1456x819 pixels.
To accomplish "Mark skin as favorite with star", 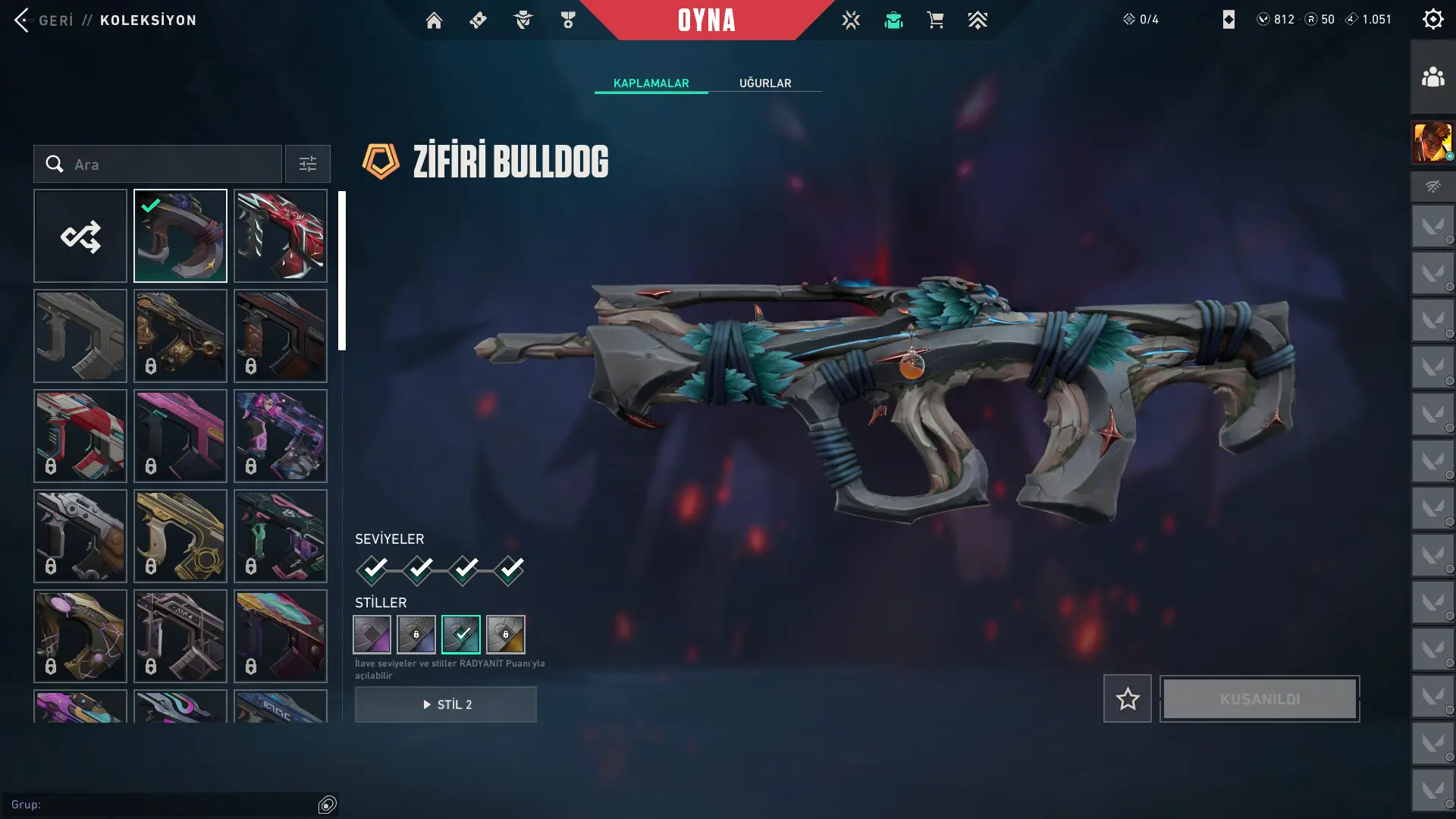I will pyautogui.click(x=1128, y=698).
